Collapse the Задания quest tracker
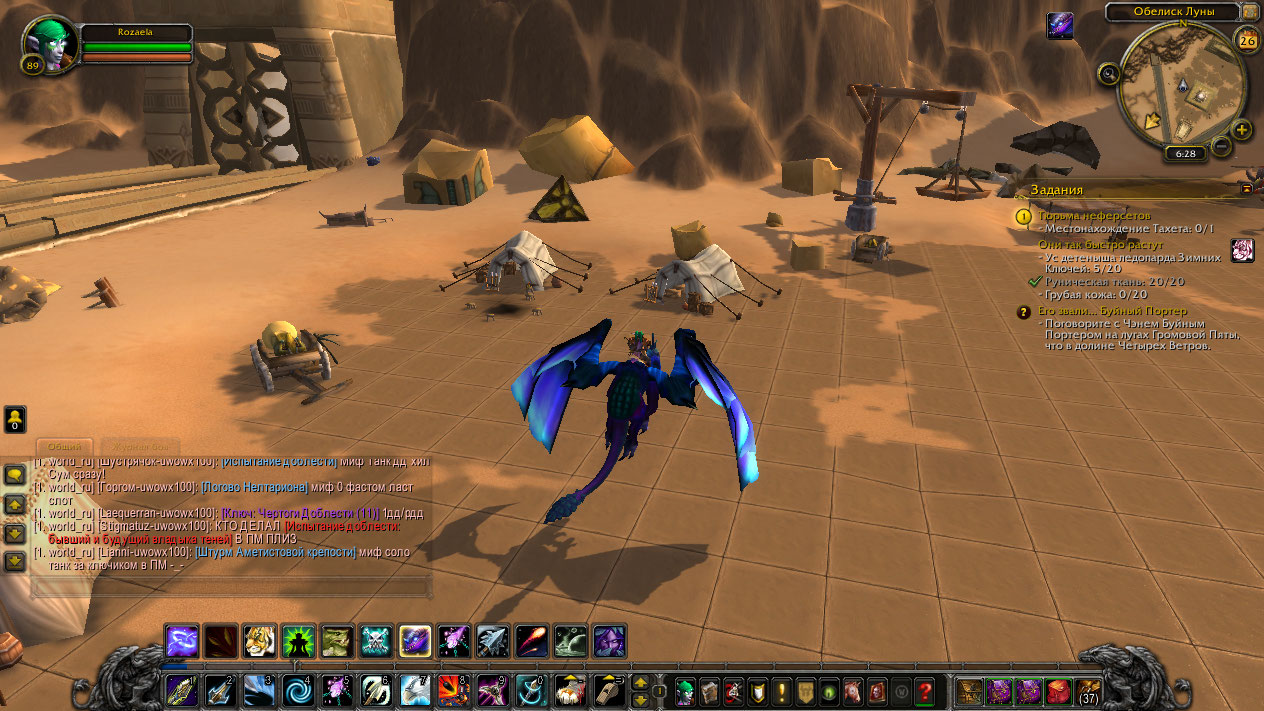The width and height of the screenshot is (1264, 711). coord(1246,188)
